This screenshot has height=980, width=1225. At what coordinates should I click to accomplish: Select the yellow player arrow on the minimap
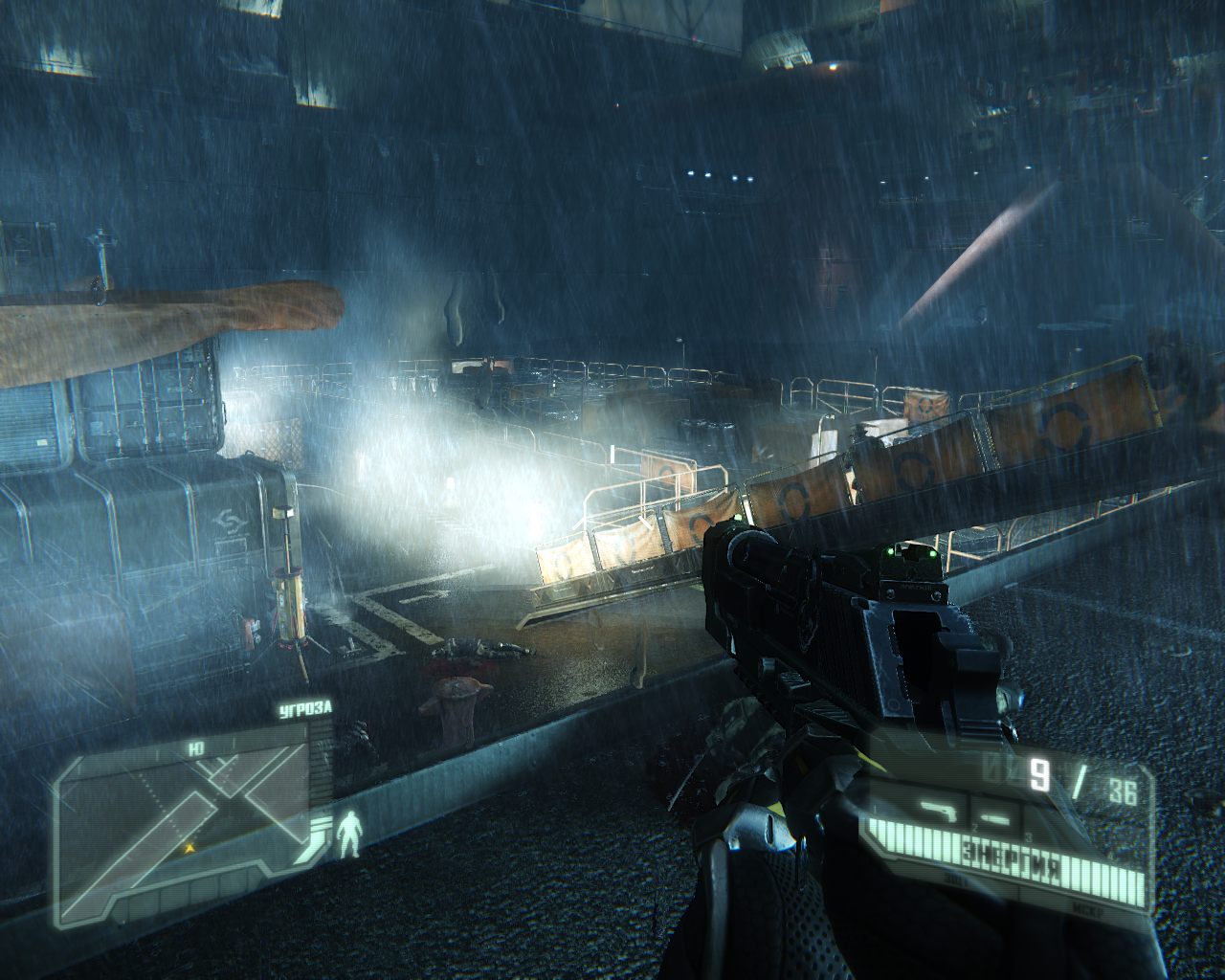[x=190, y=846]
